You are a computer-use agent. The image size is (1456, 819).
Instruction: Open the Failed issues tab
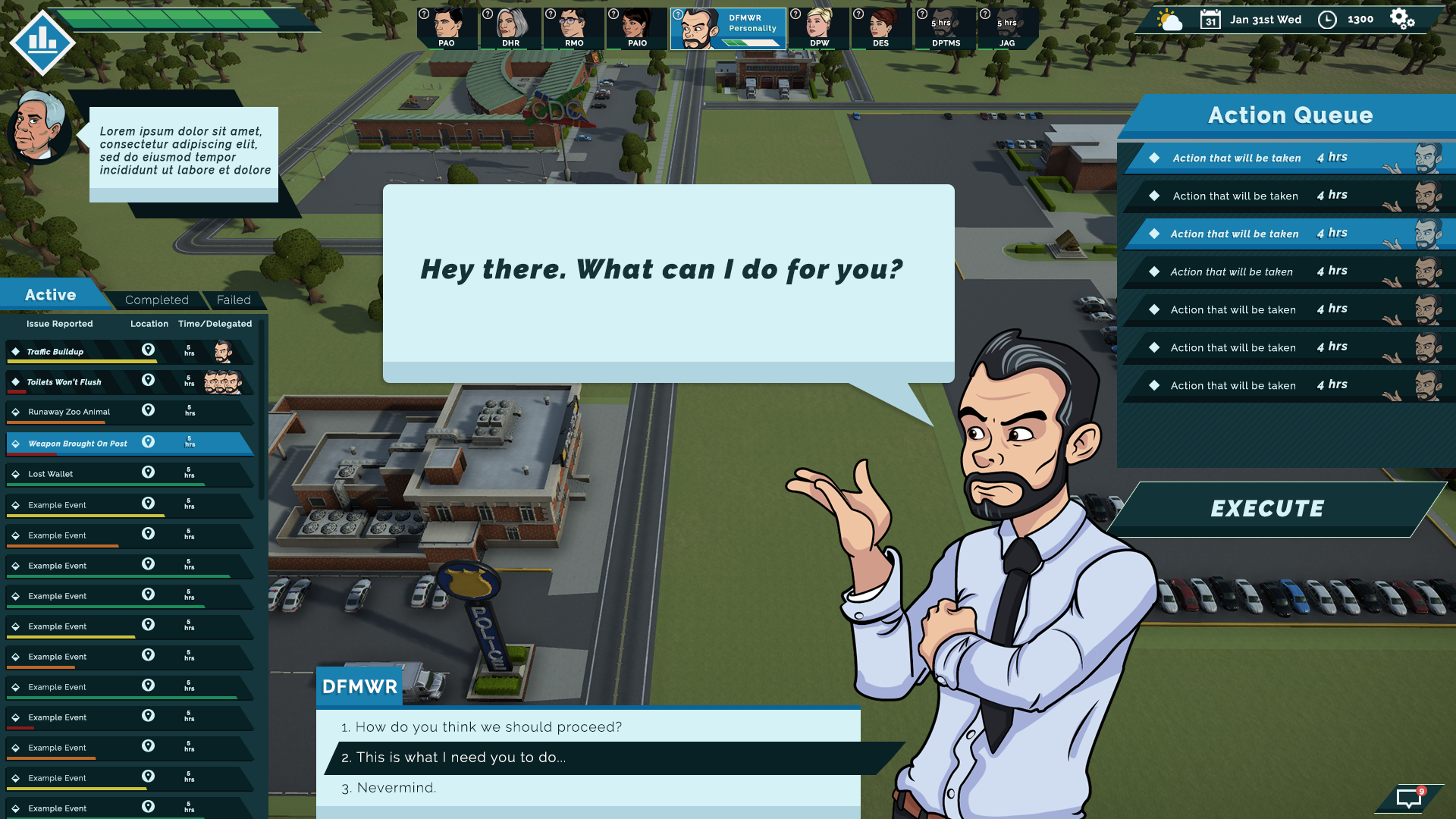234,300
